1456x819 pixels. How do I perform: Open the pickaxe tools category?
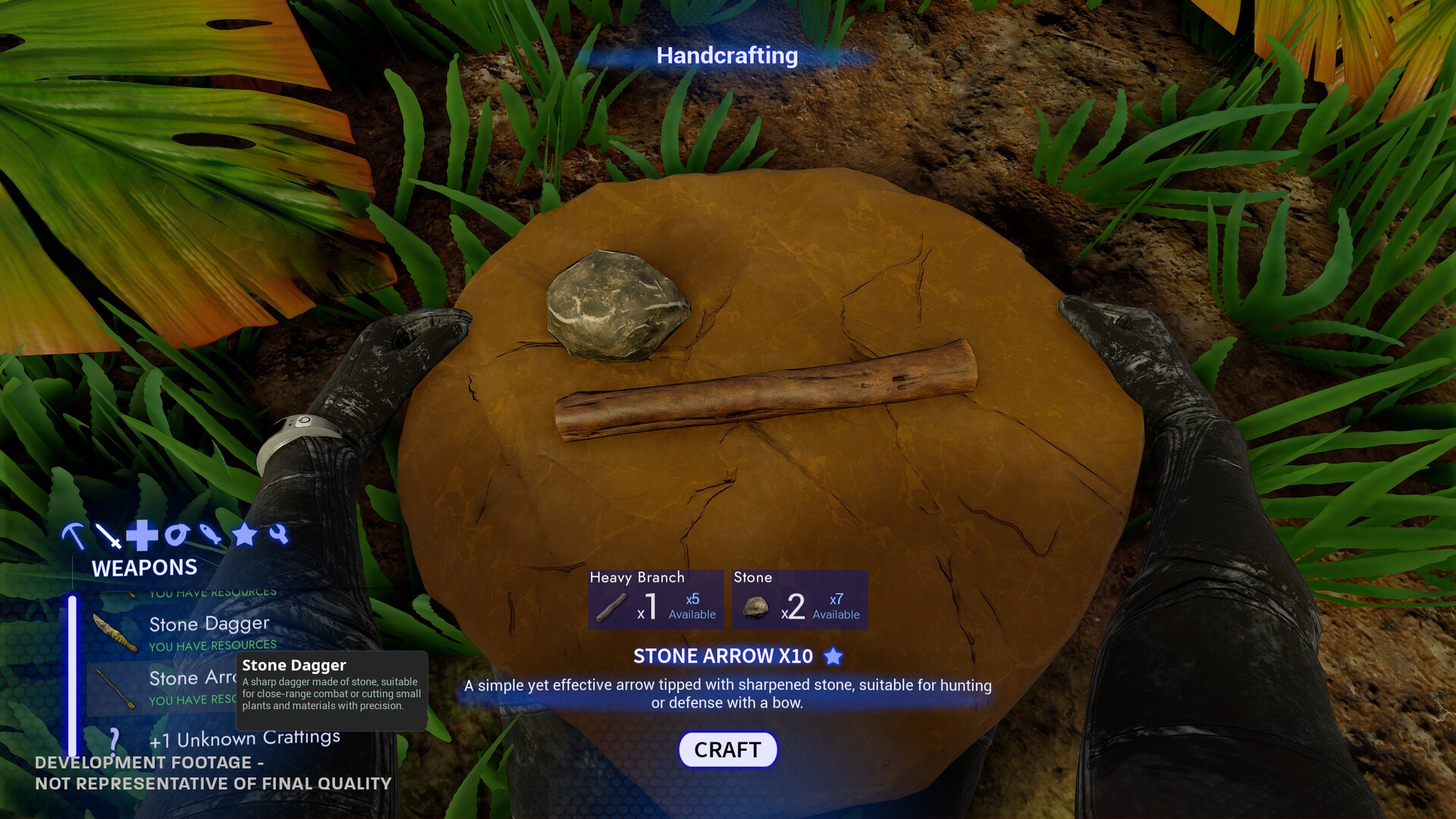click(x=74, y=535)
